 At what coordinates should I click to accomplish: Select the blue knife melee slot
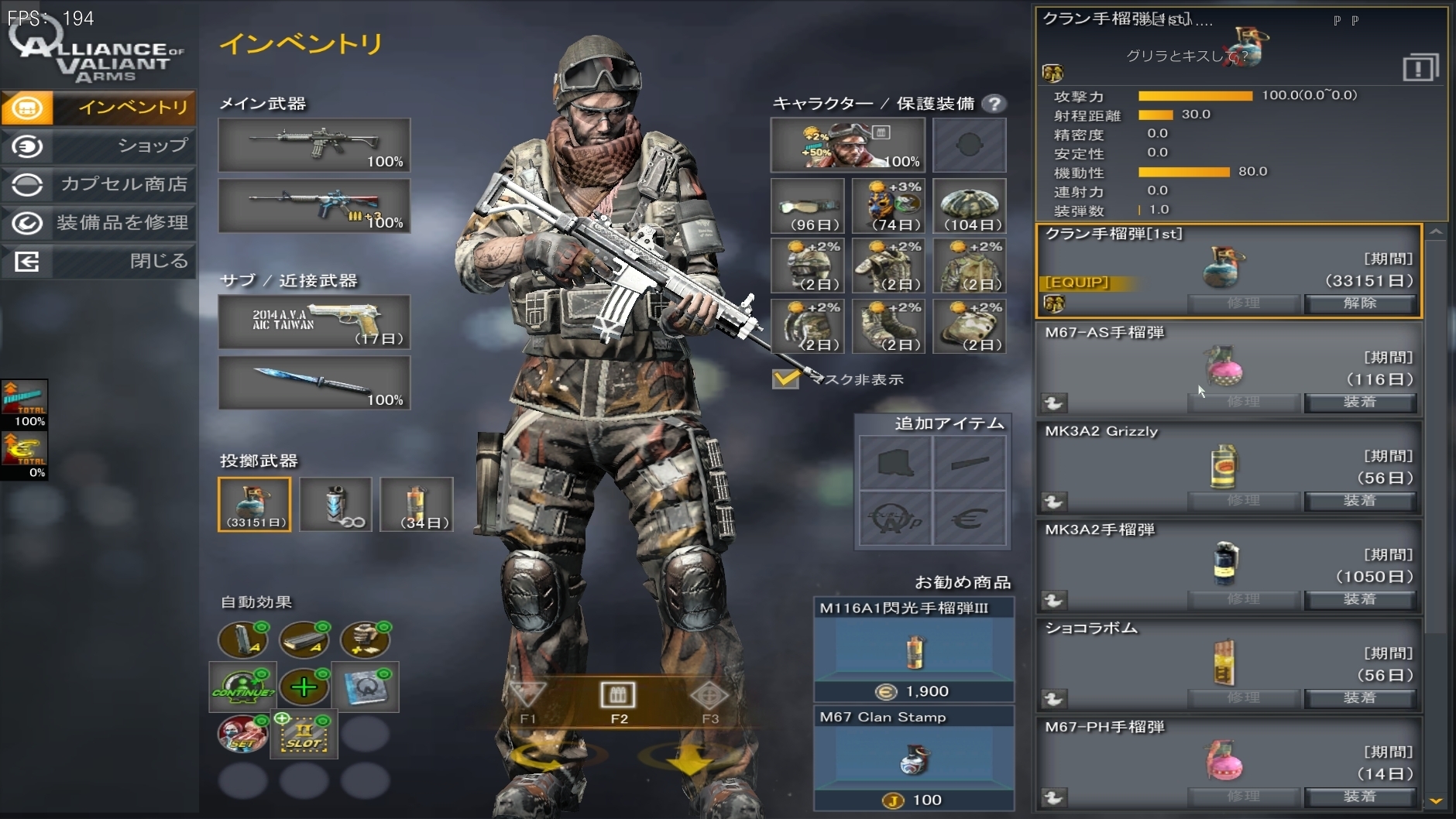coord(314,382)
